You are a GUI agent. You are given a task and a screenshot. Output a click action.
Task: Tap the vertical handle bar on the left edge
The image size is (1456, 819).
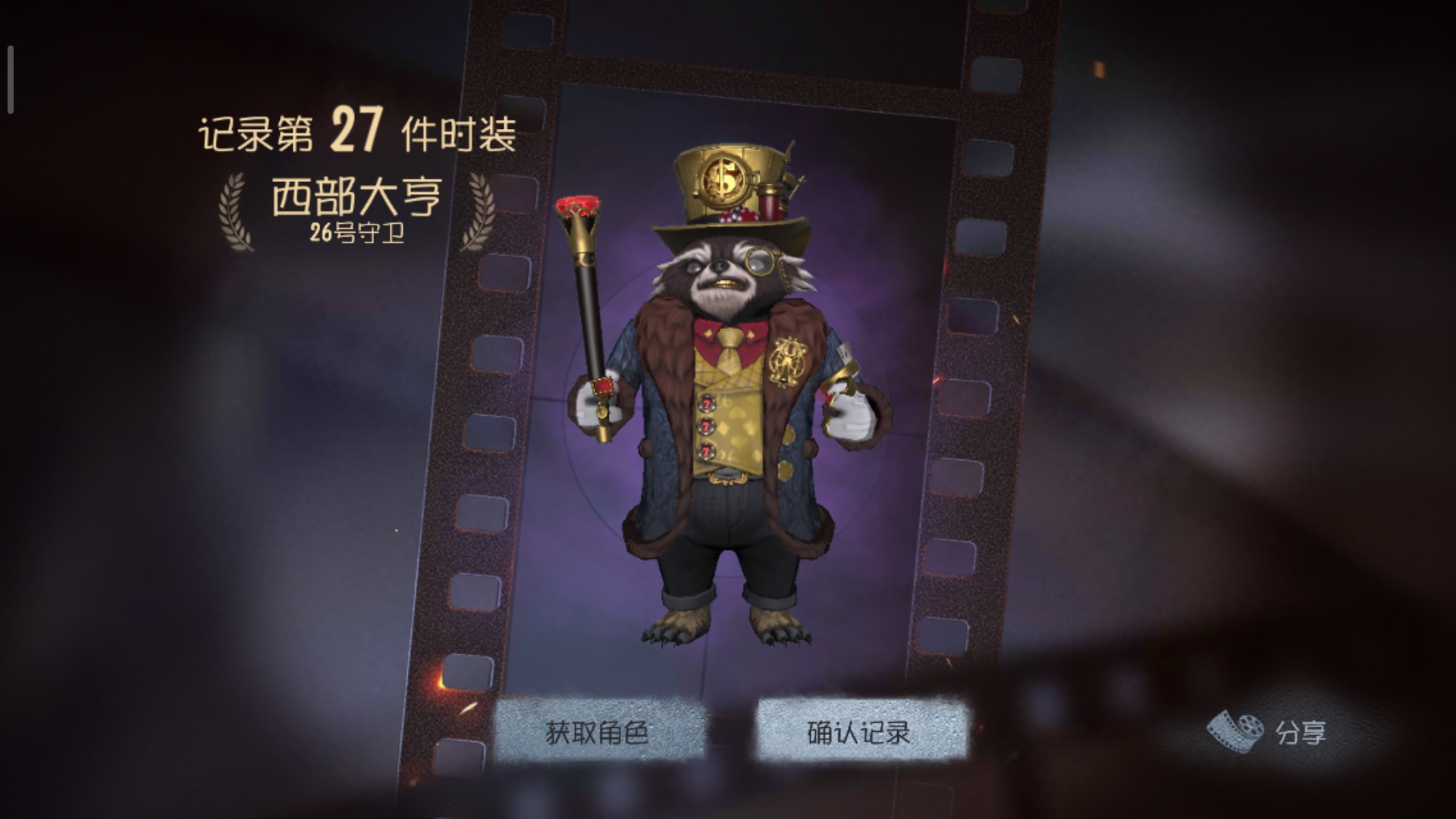[x=10, y=78]
